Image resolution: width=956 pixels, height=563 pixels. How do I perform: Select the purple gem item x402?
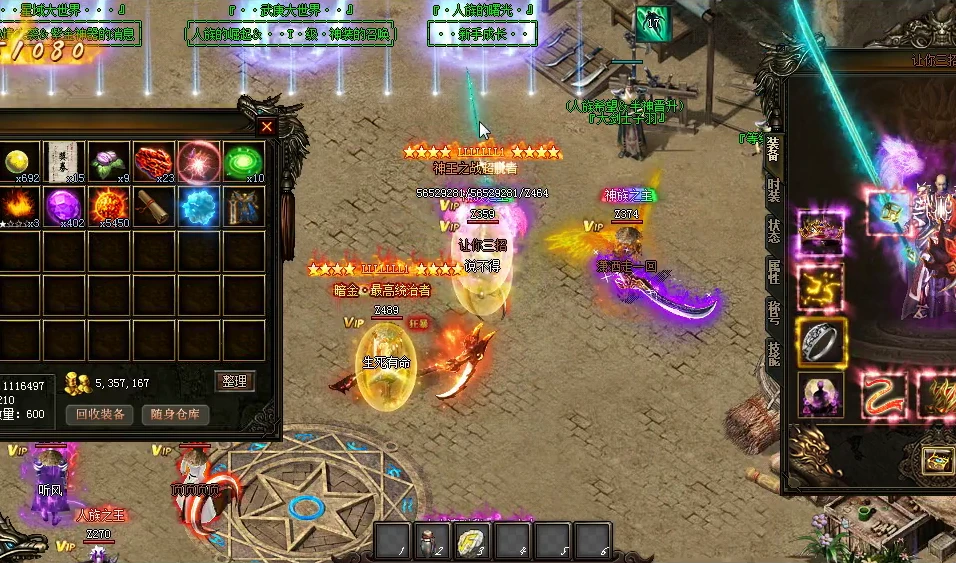click(63, 207)
